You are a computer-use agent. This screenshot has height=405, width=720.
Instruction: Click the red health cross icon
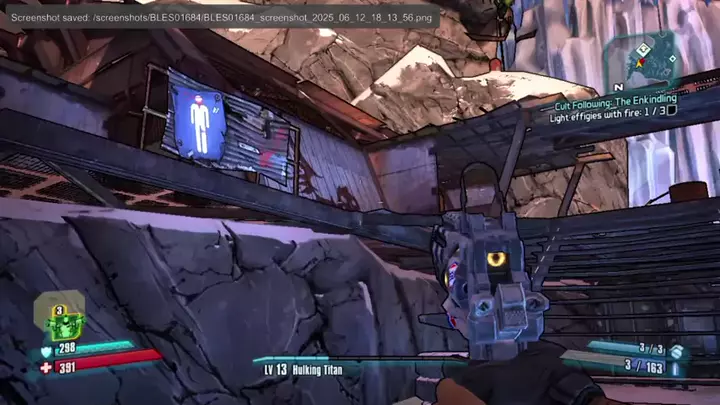click(45, 367)
